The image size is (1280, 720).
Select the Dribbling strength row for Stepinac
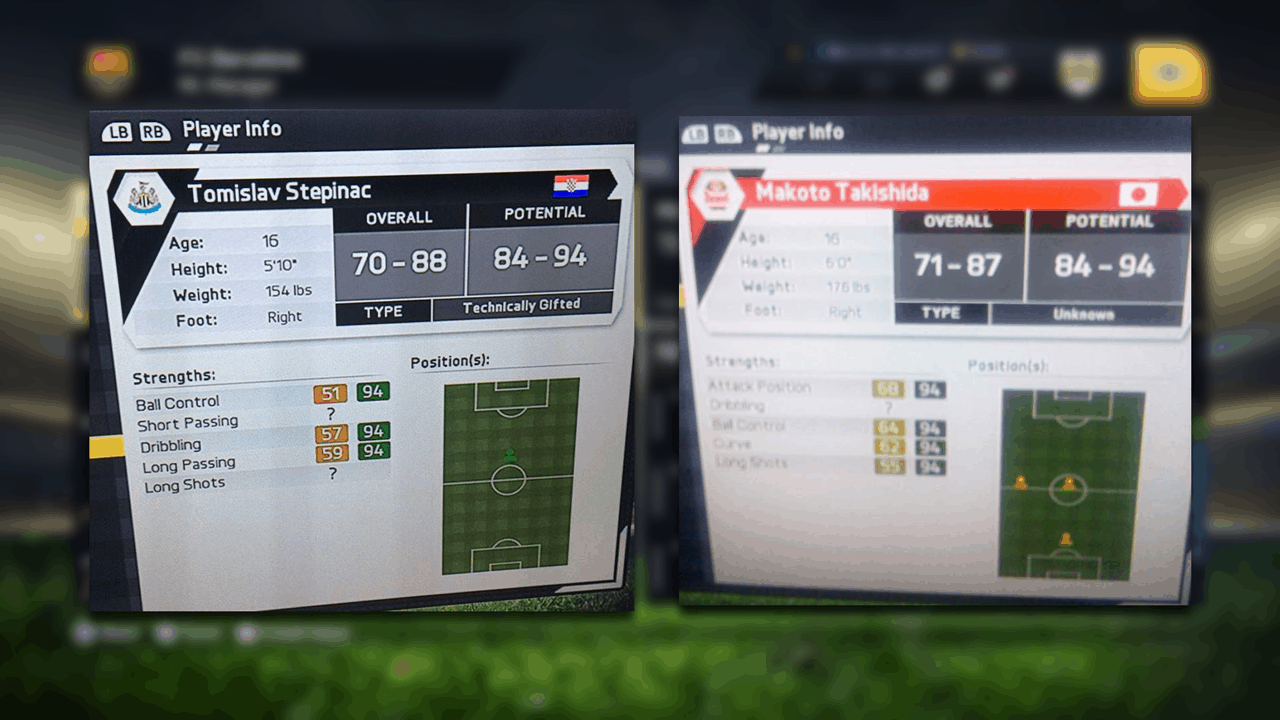click(171, 446)
